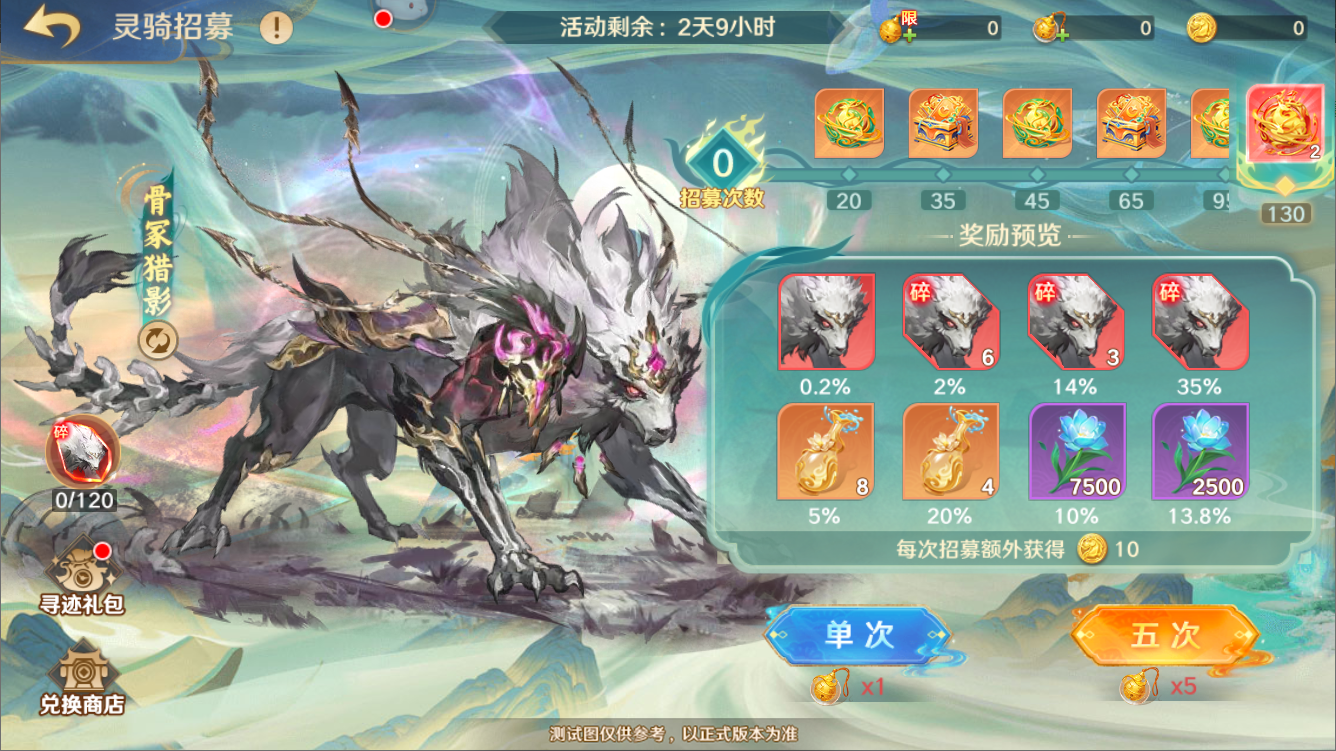Screen dimensions: 1336x751
Task: Click the 单次 single recruit button
Action: 857,635
